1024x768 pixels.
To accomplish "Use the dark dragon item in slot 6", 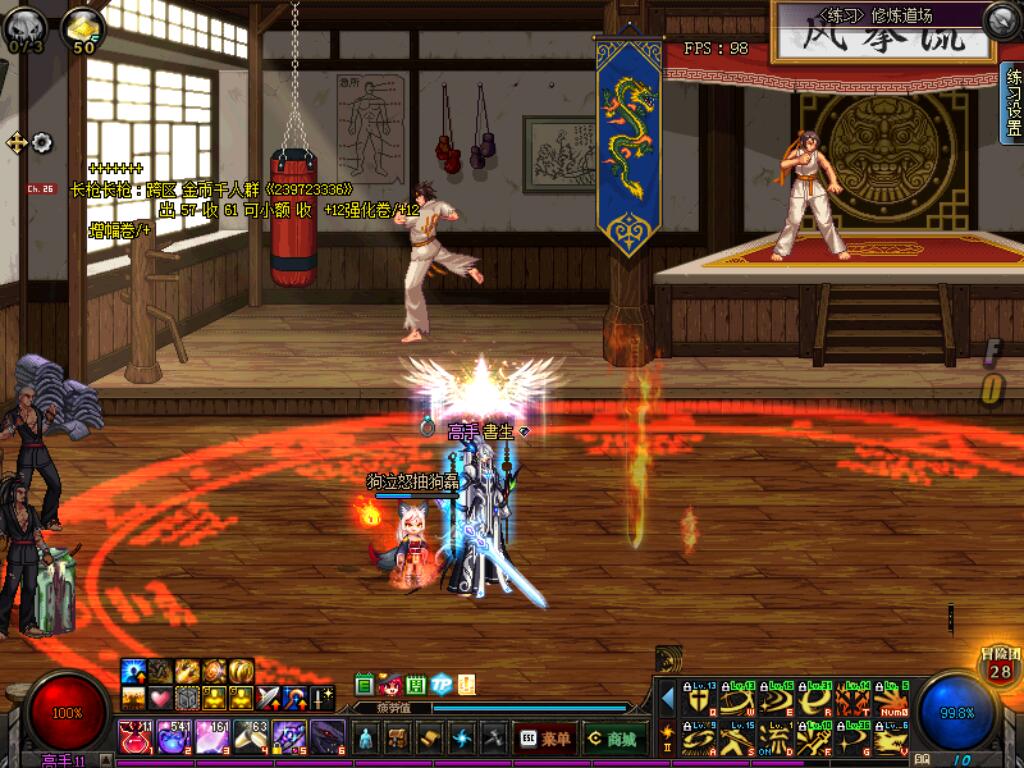I will click(x=328, y=737).
